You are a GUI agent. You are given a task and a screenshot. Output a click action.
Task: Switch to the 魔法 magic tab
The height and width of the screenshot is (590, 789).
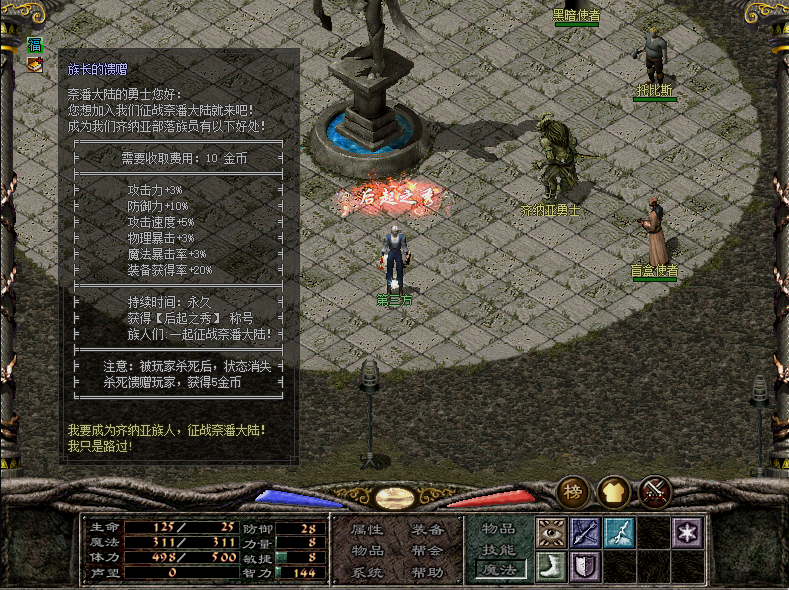tap(499, 571)
